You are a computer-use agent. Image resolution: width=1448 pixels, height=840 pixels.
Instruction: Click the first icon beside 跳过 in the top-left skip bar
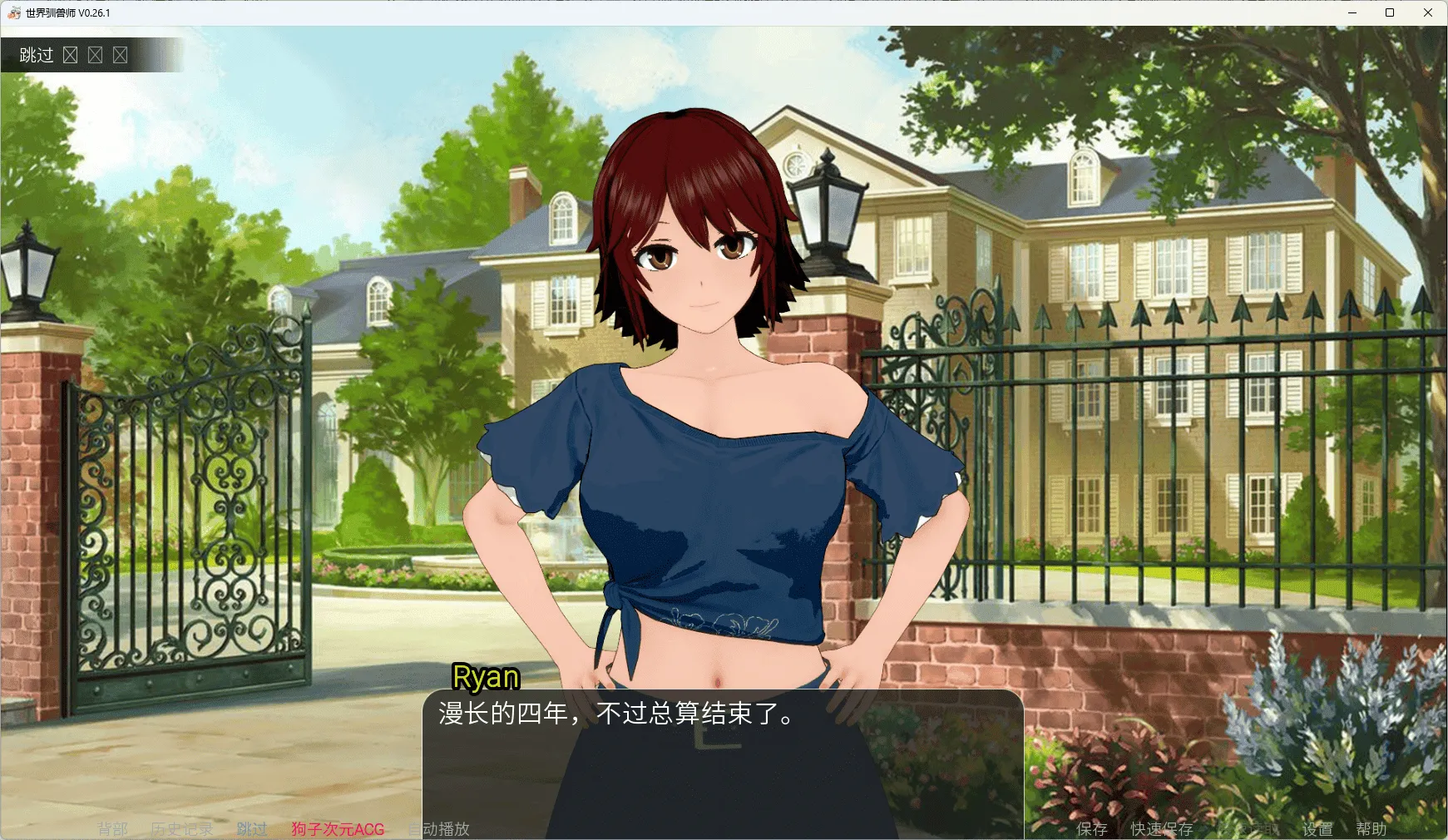click(71, 55)
